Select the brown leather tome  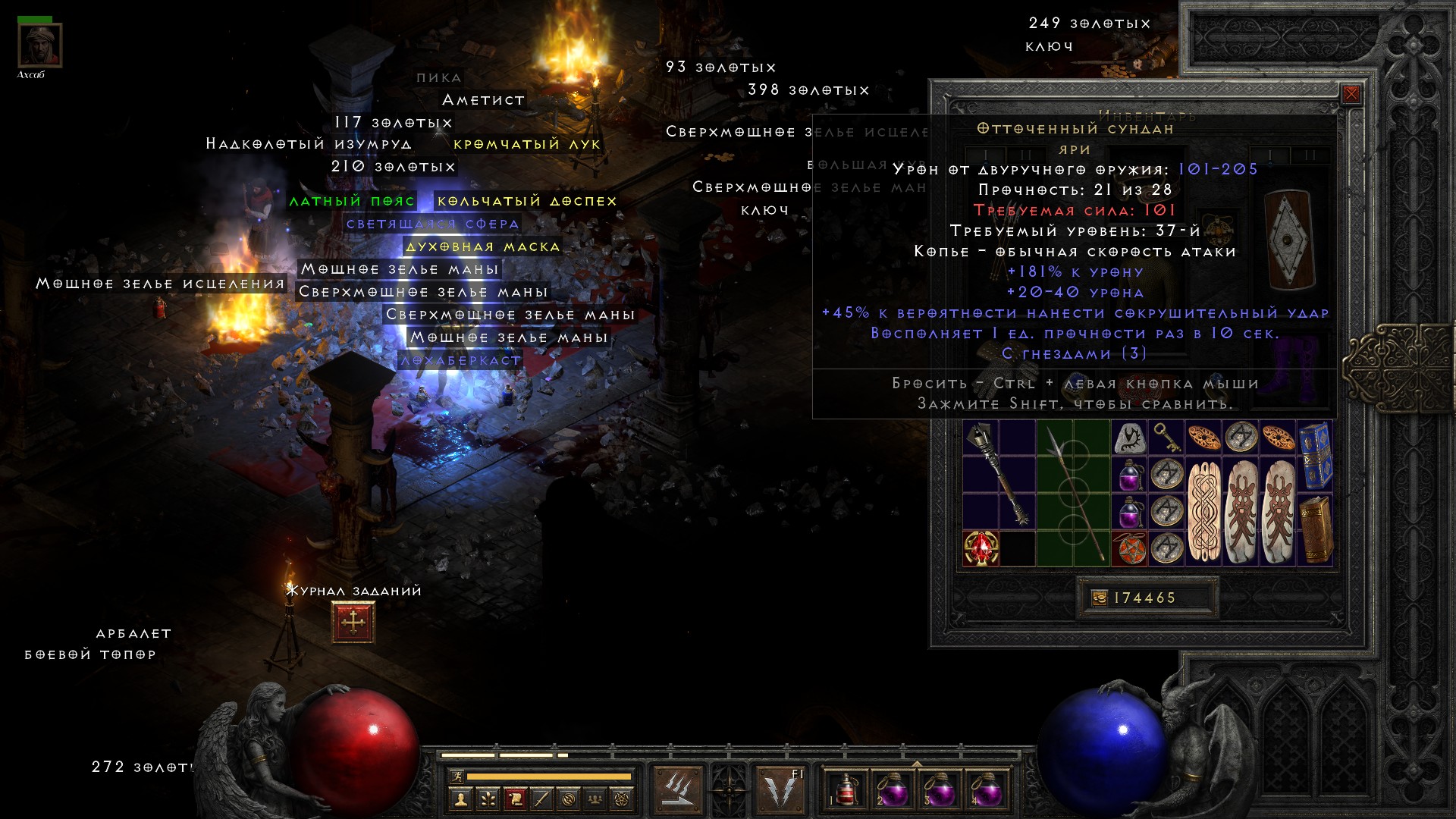coord(1315,529)
